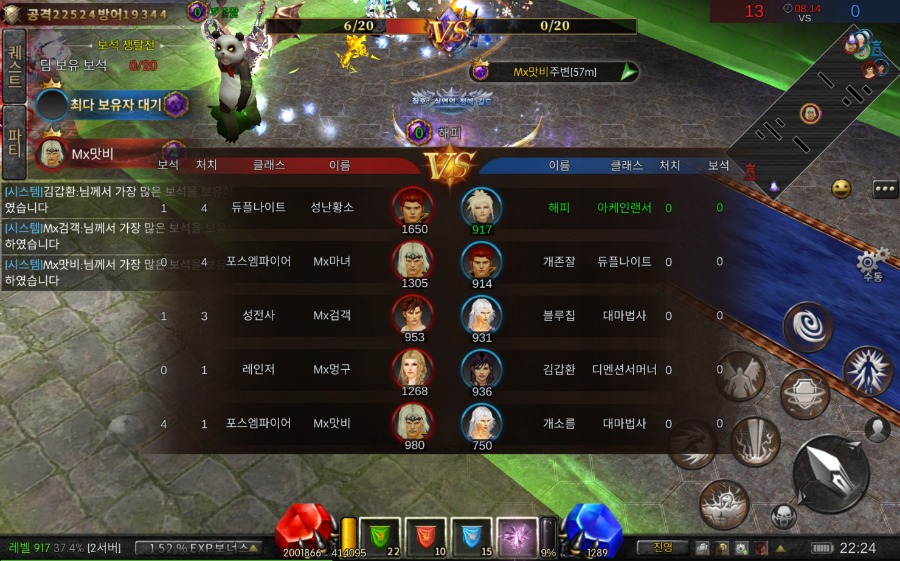Open the smiley emoticon menu
Image resolution: width=900 pixels, height=561 pixels.
[841, 188]
